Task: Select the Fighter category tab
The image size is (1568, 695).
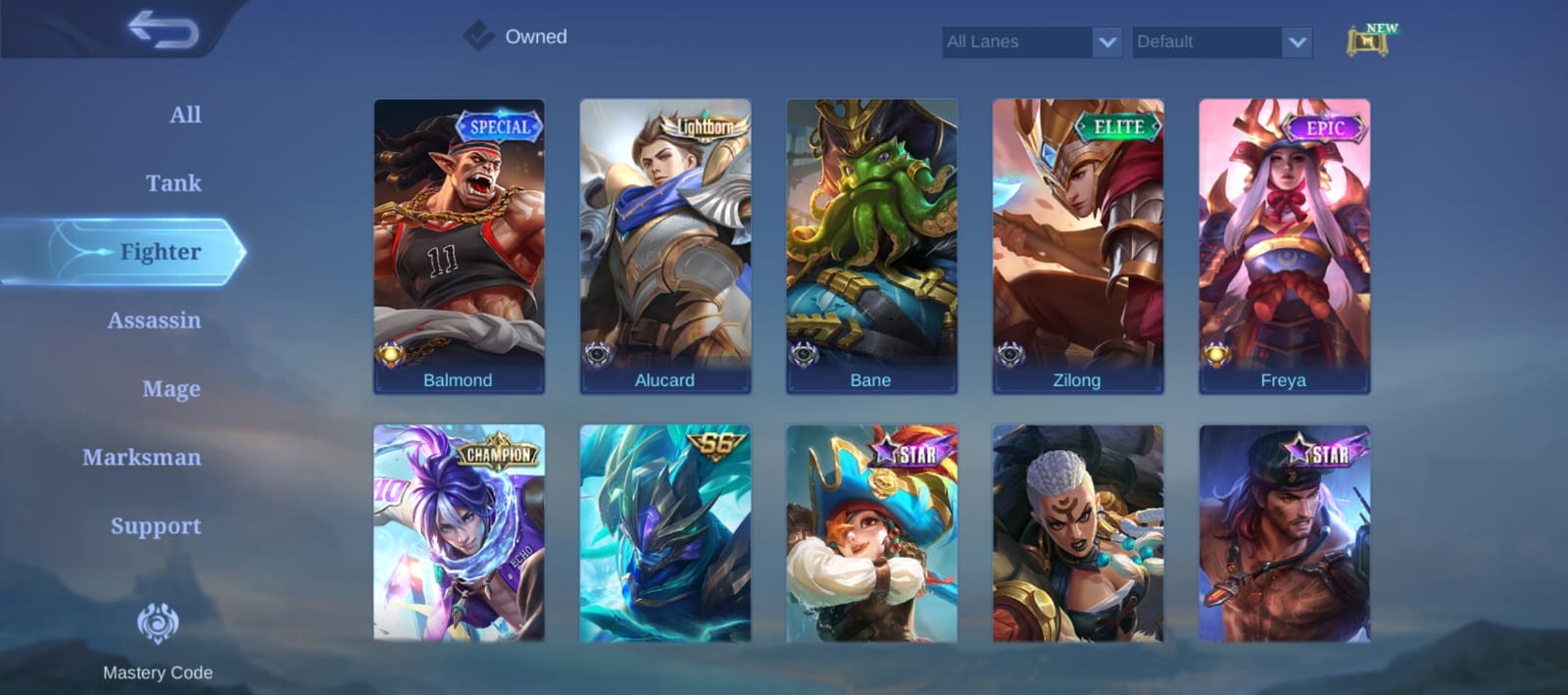Action: [x=160, y=252]
